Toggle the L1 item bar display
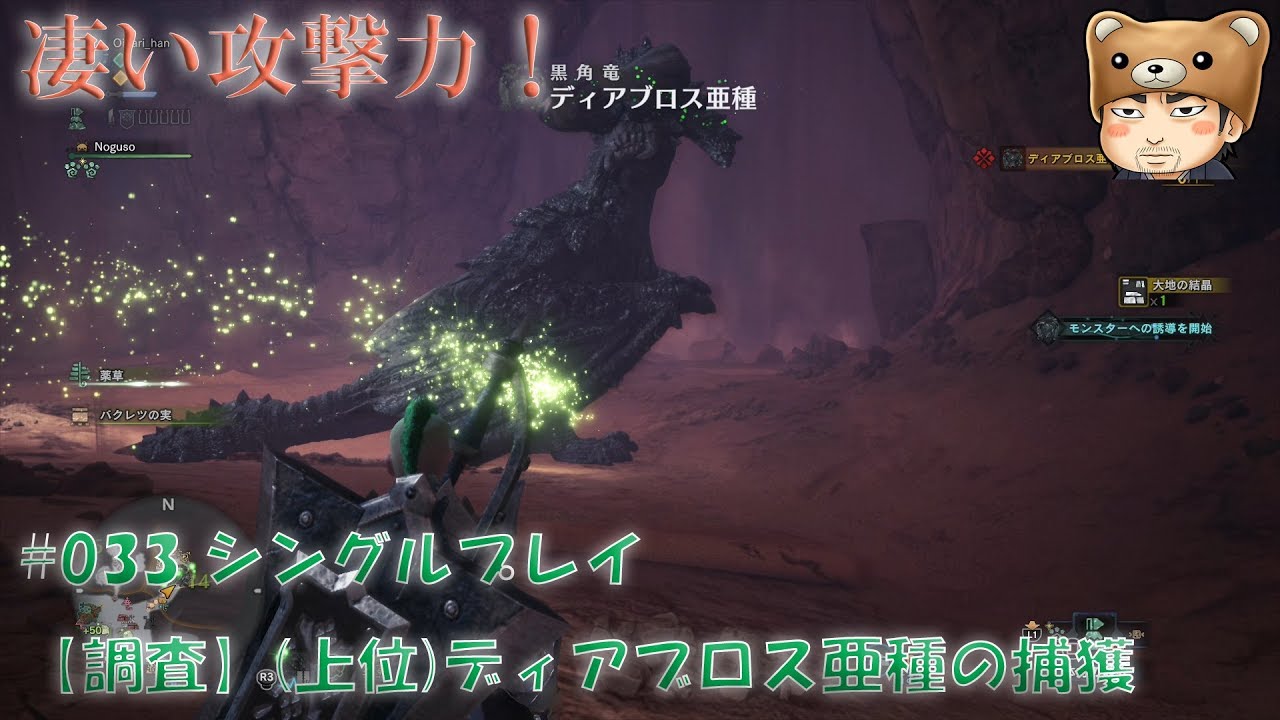This screenshot has height=720, width=1280. click(1033, 632)
